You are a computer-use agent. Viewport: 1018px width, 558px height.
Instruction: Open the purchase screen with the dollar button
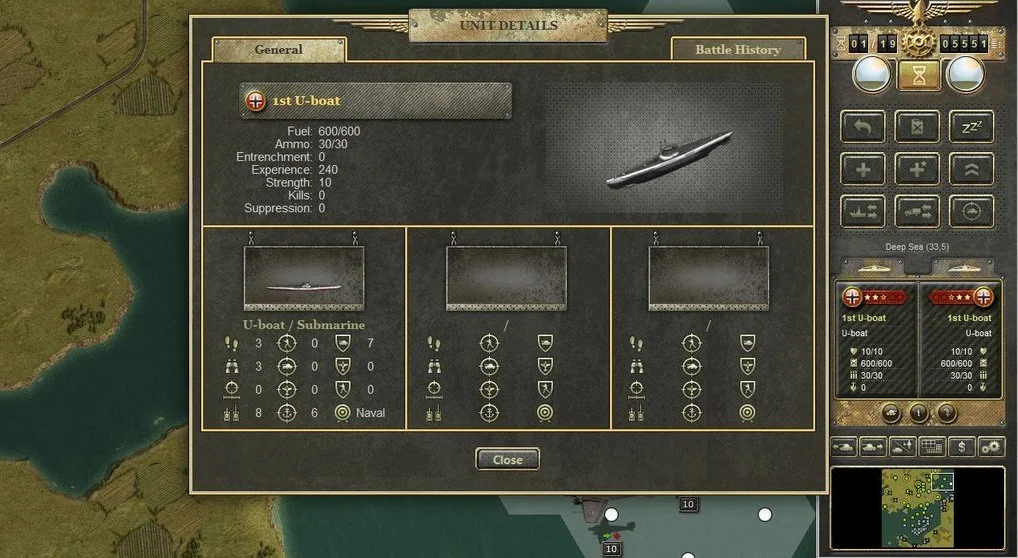962,446
